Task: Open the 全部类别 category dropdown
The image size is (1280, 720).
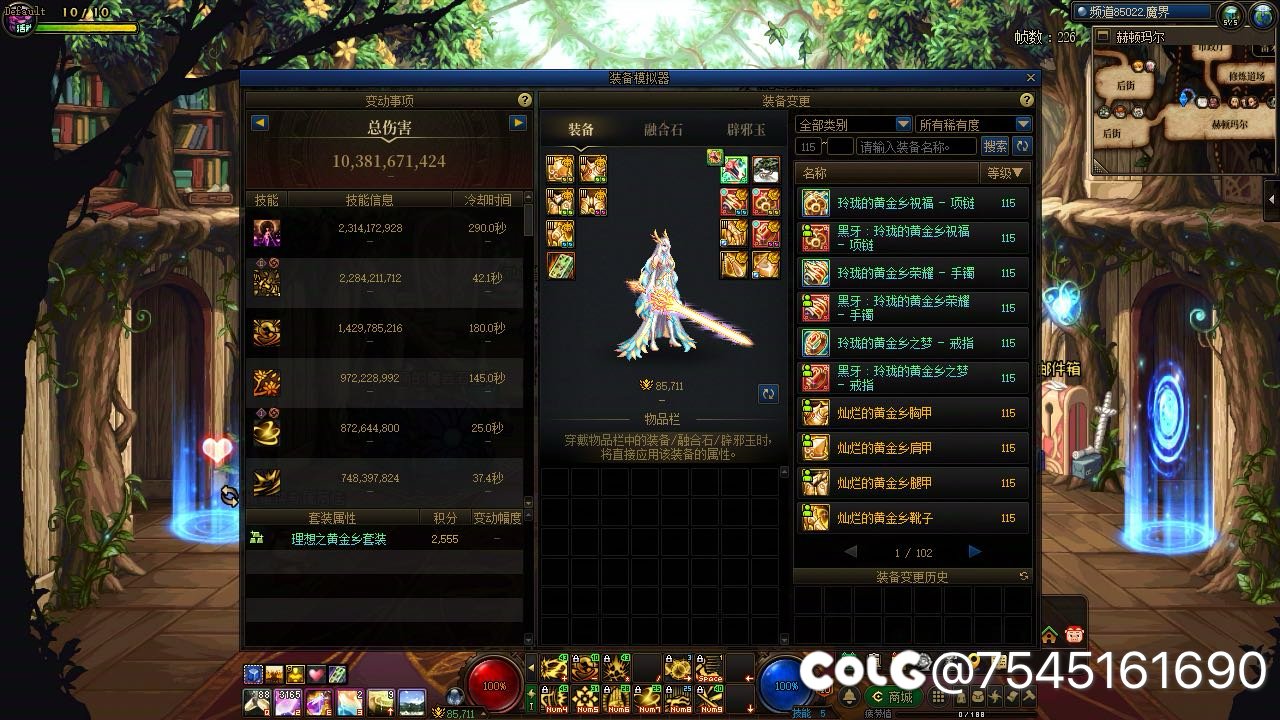Action: click(x=851, y=123)
